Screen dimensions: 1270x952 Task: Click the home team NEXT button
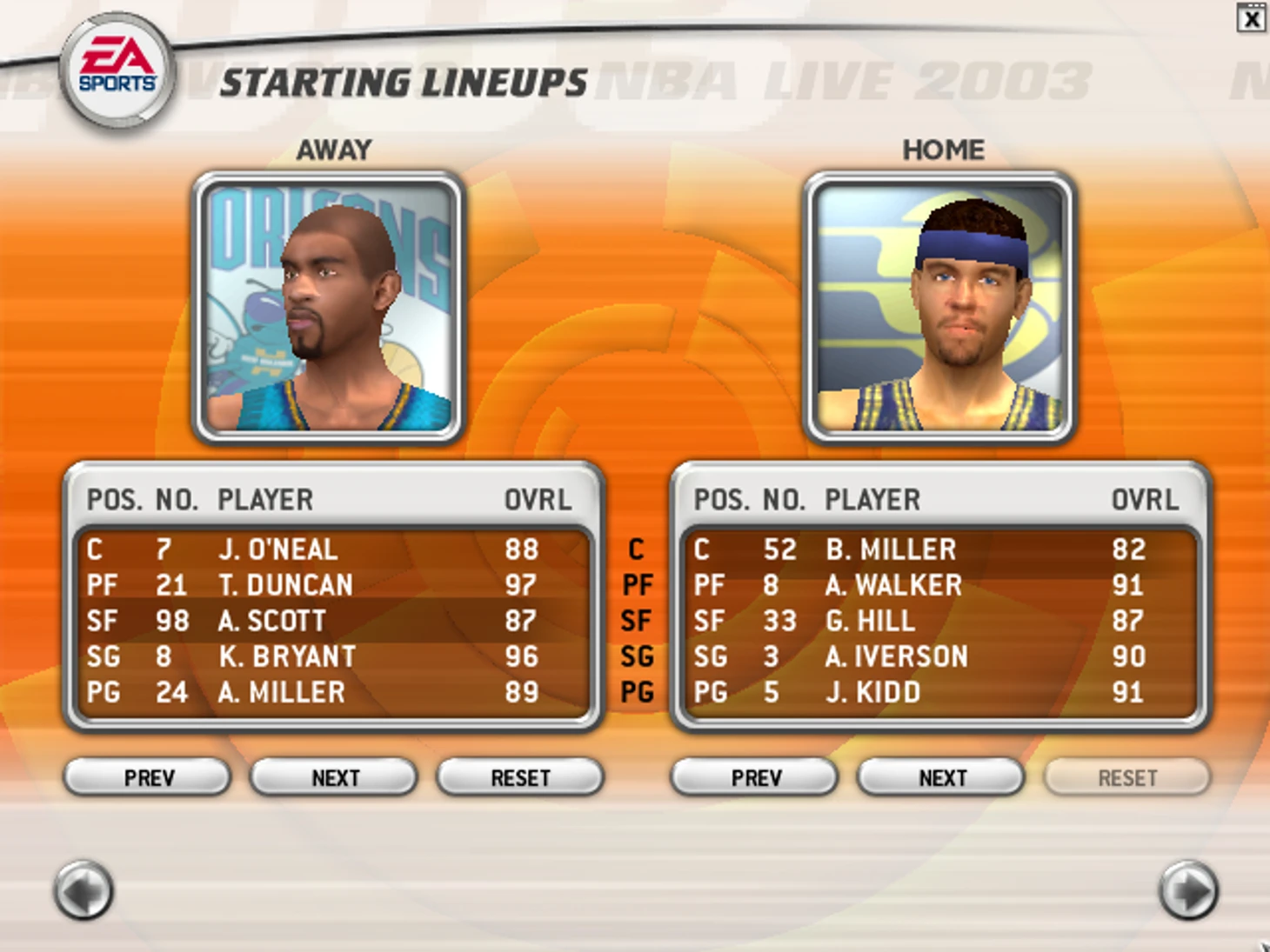[942, 776]
